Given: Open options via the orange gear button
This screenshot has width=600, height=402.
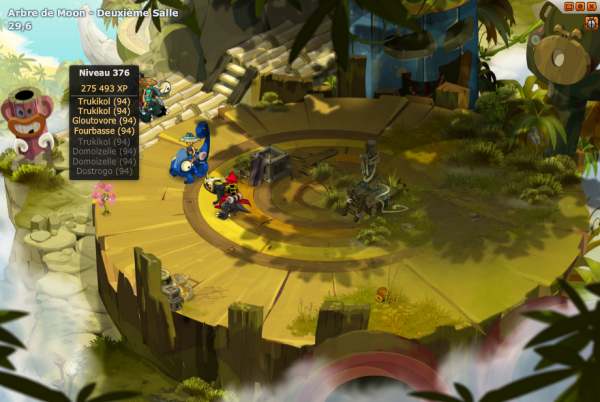Looking at the screenshot, I should 580,6.
